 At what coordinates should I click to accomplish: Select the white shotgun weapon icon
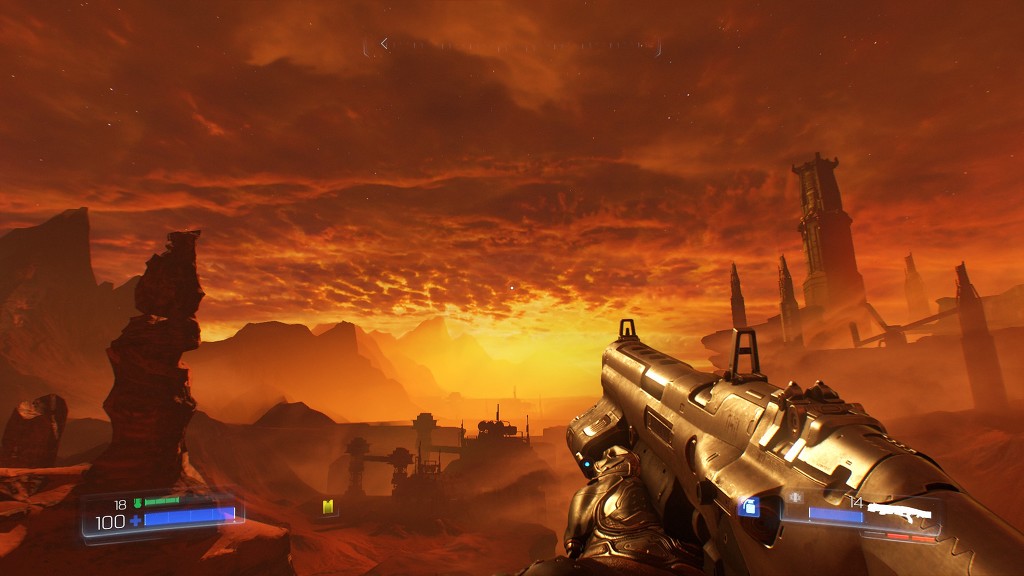click(899, 512)
